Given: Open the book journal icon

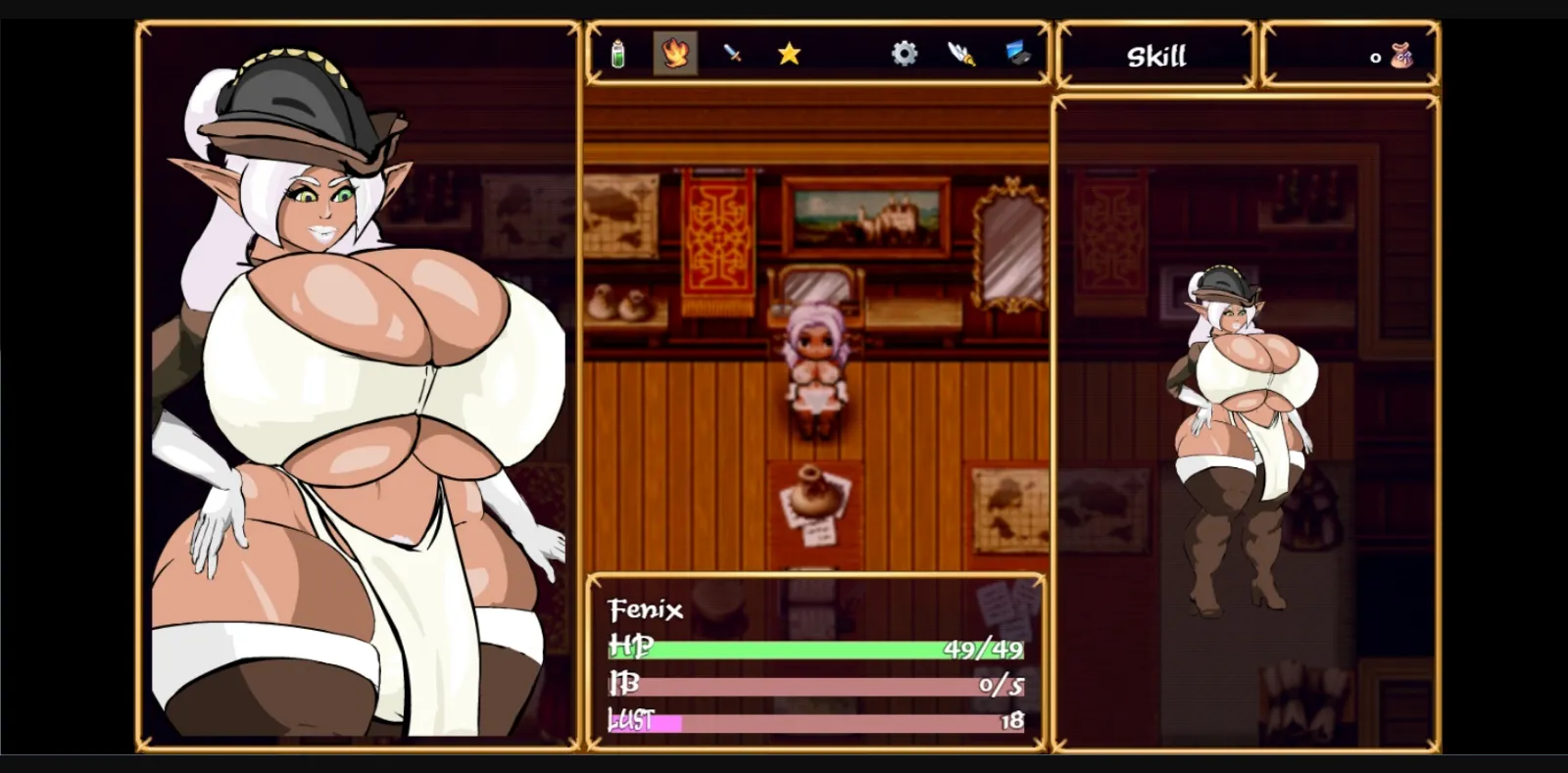Looking at the screenshot, I should tap(1019, 55).
